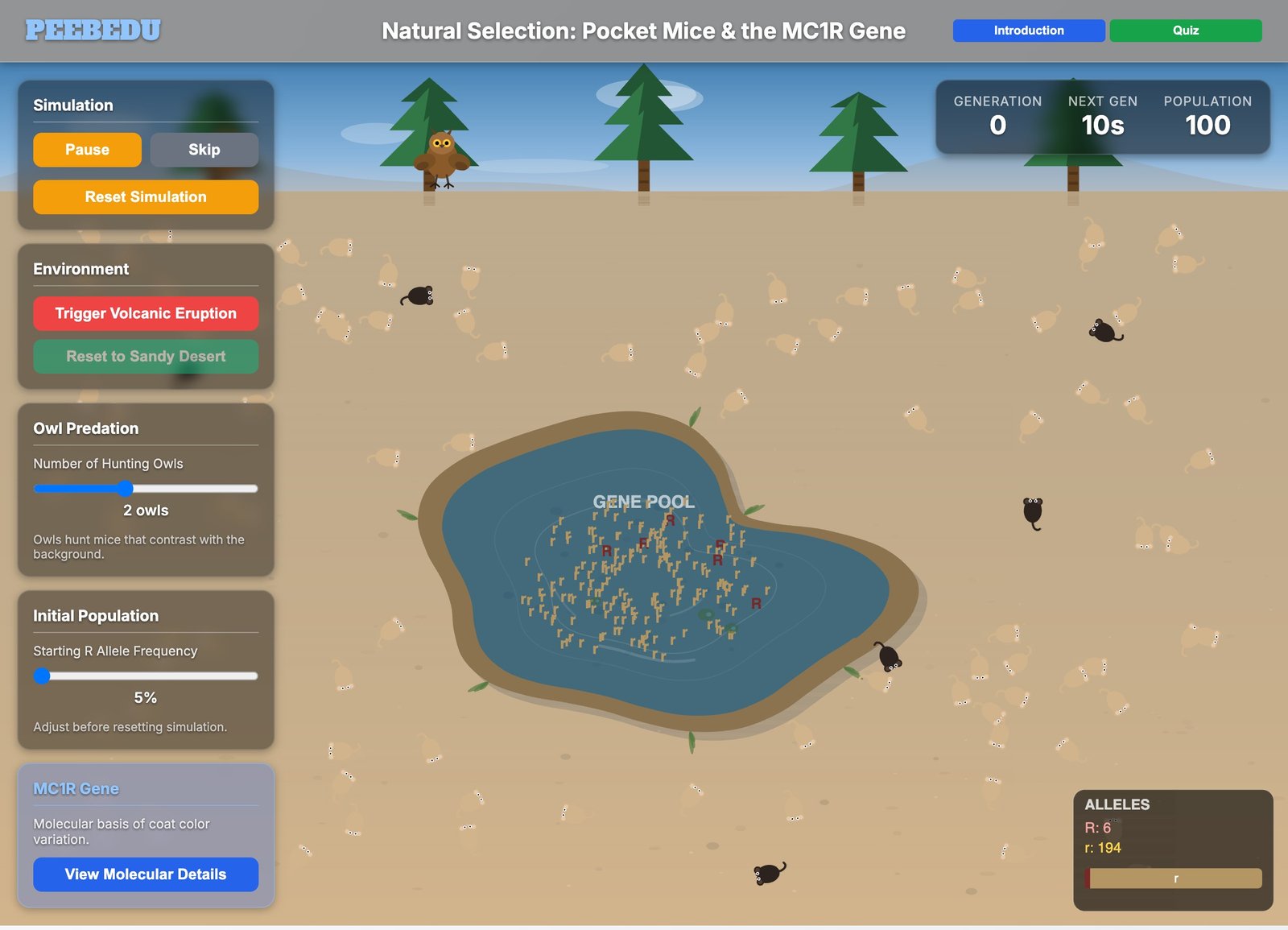Pause the simulation
The height and width of the screenshot is (930, 1288).
tap(87, 149)
